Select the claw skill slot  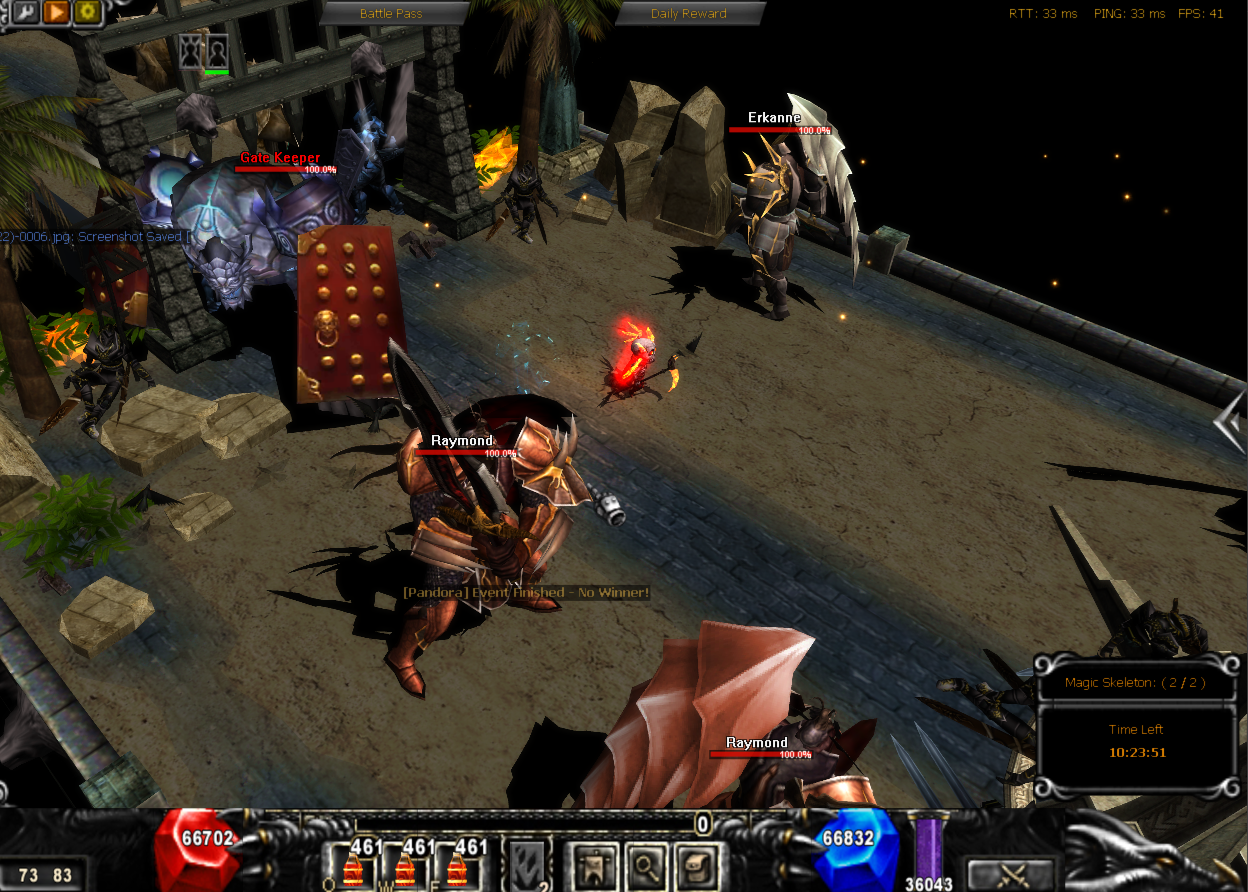coord(527,864)
